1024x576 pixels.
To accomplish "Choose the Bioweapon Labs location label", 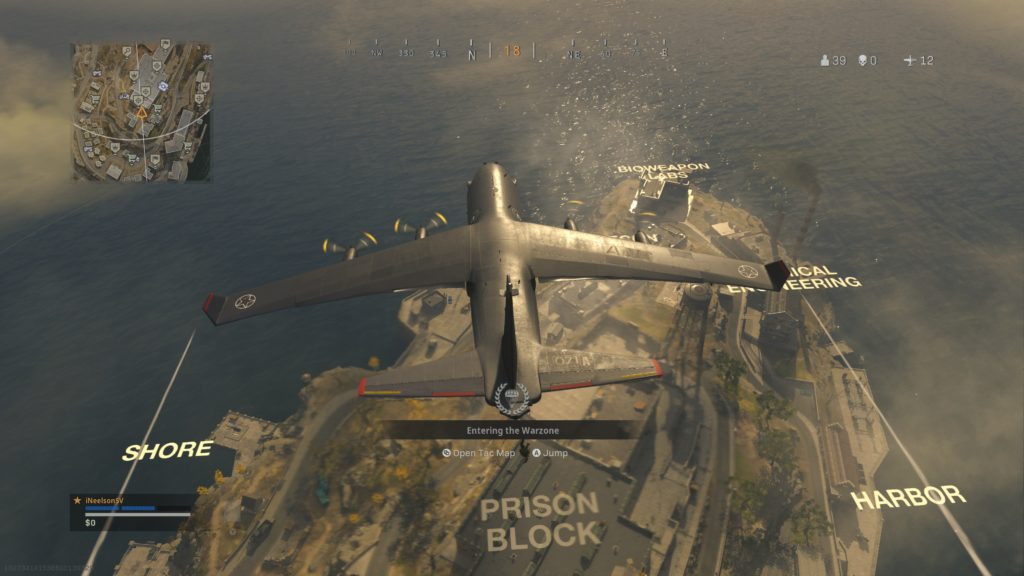I will pyautogui.click(x=663, y=171).
